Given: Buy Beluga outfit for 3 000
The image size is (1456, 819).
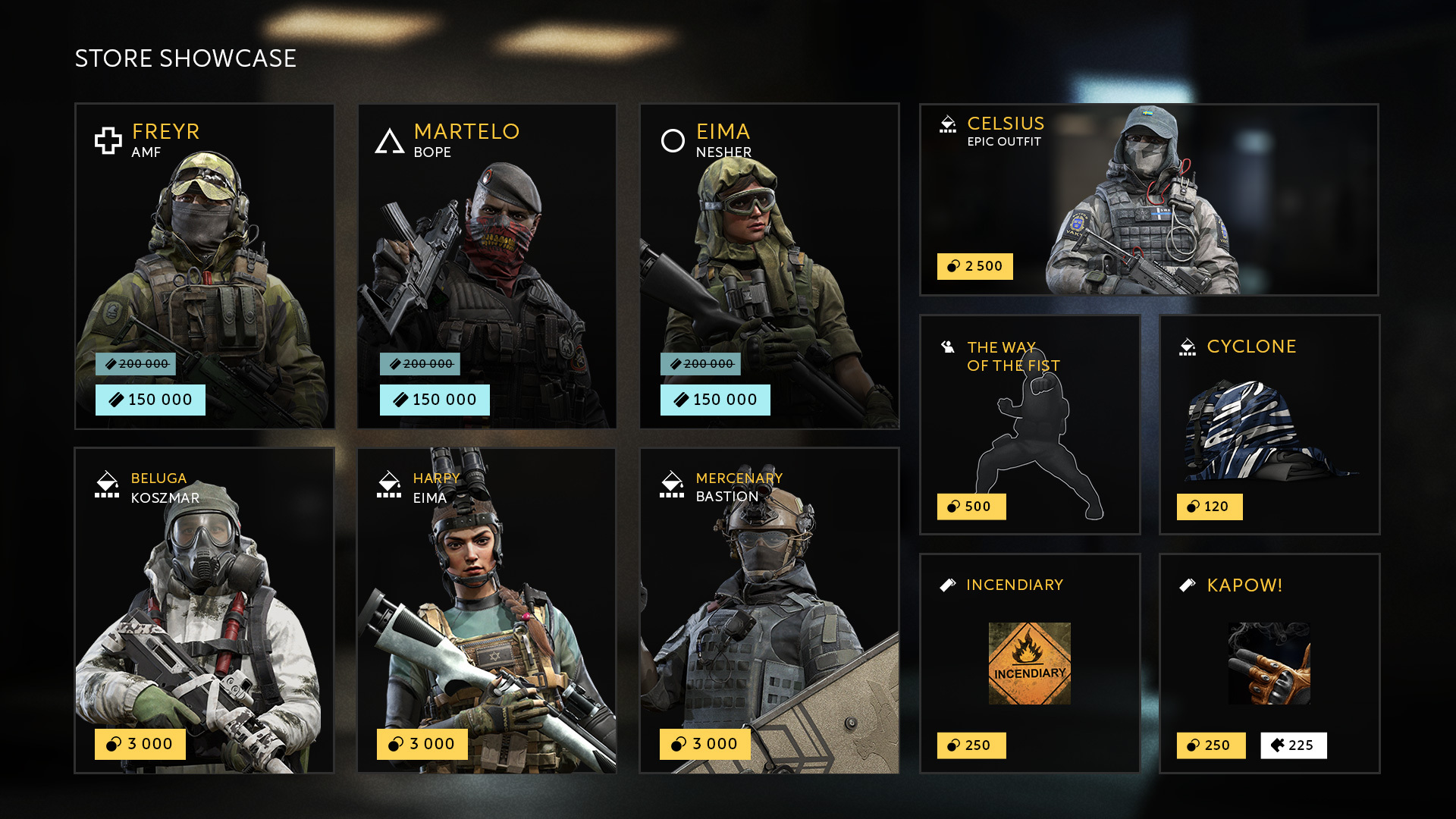Looking at the screenshot, I should tap(140, 744).
